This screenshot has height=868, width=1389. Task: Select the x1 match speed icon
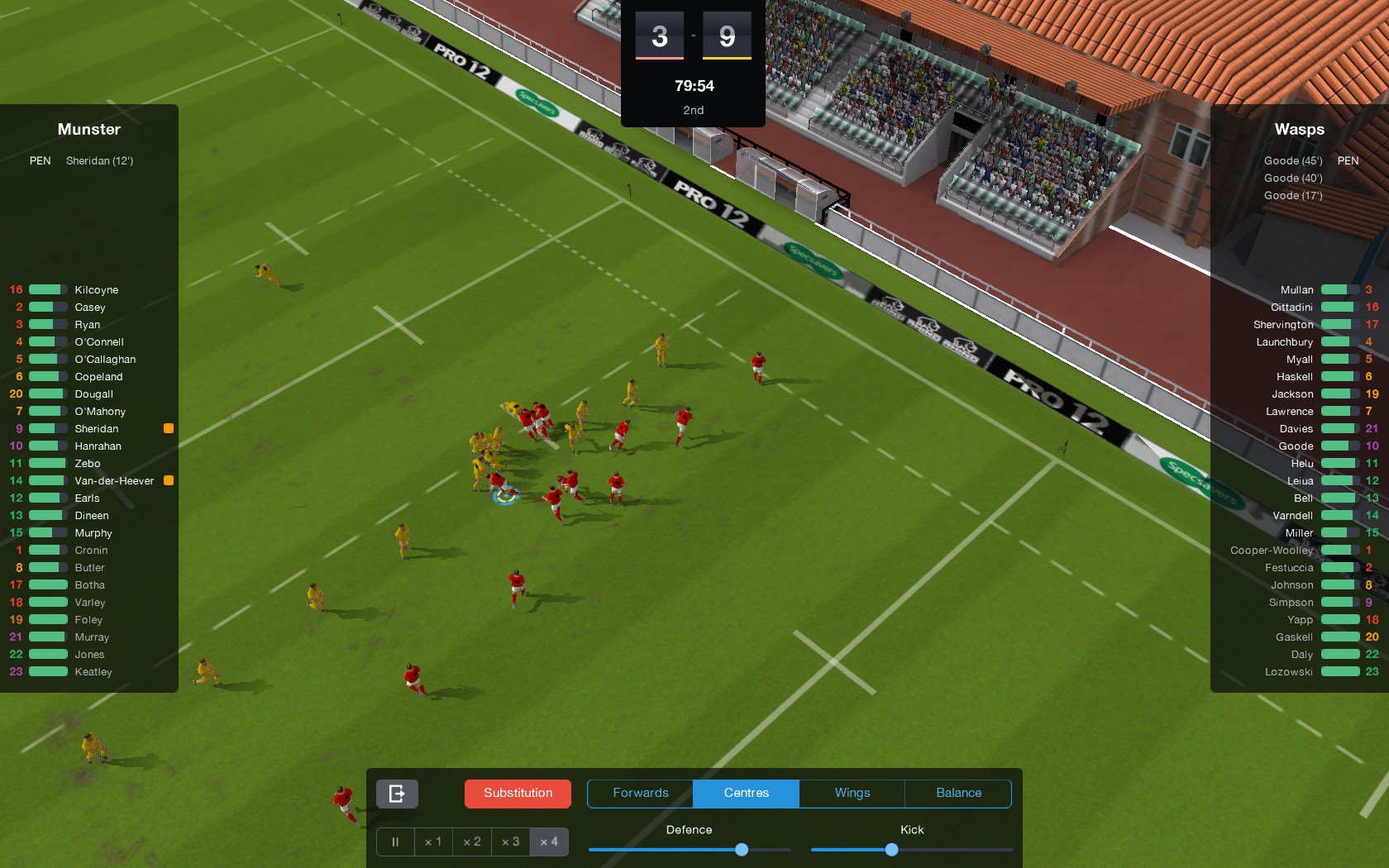pyautogui.click(x=433, y=842)
